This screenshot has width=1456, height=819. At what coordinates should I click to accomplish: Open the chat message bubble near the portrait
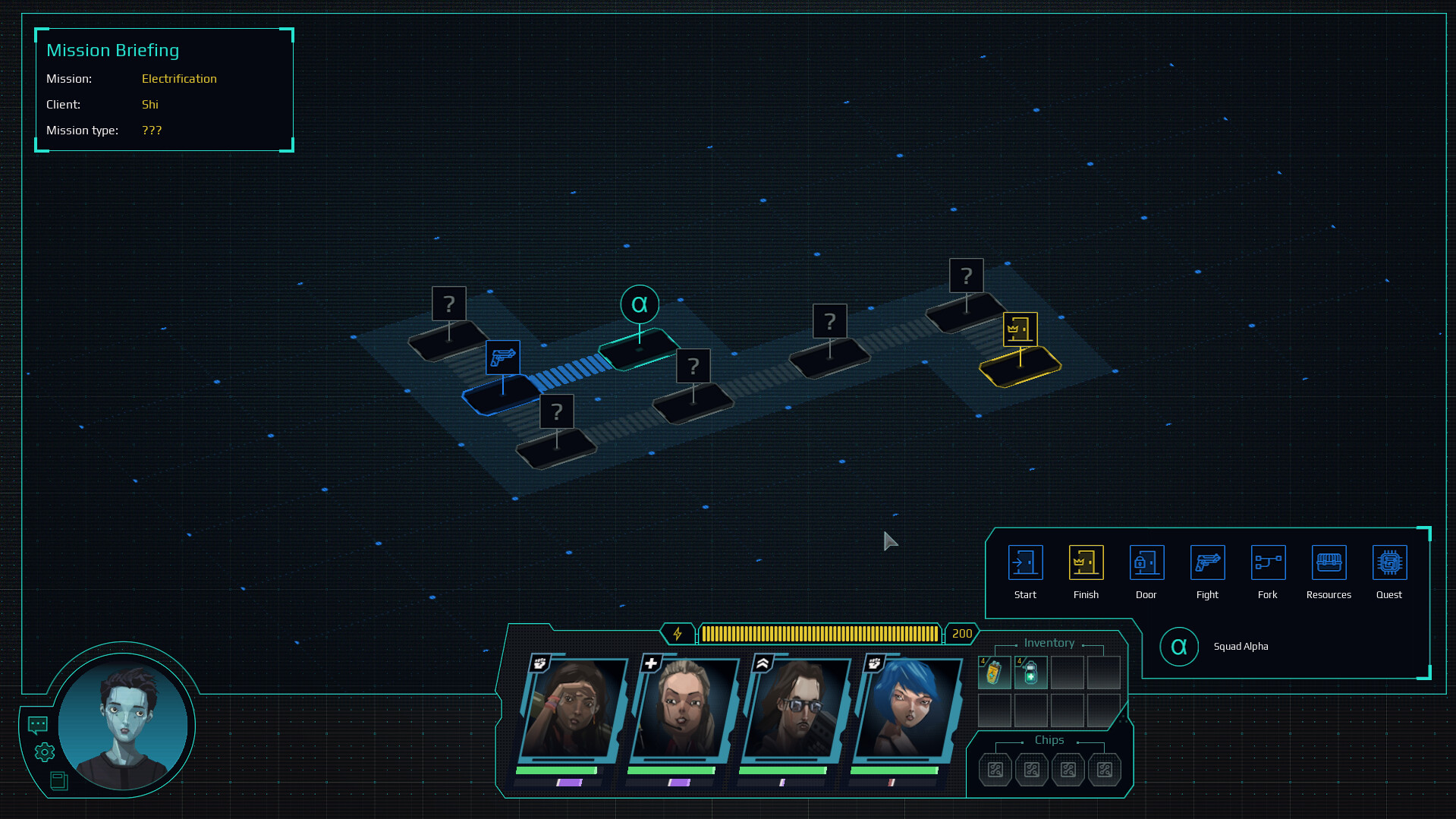36,726
